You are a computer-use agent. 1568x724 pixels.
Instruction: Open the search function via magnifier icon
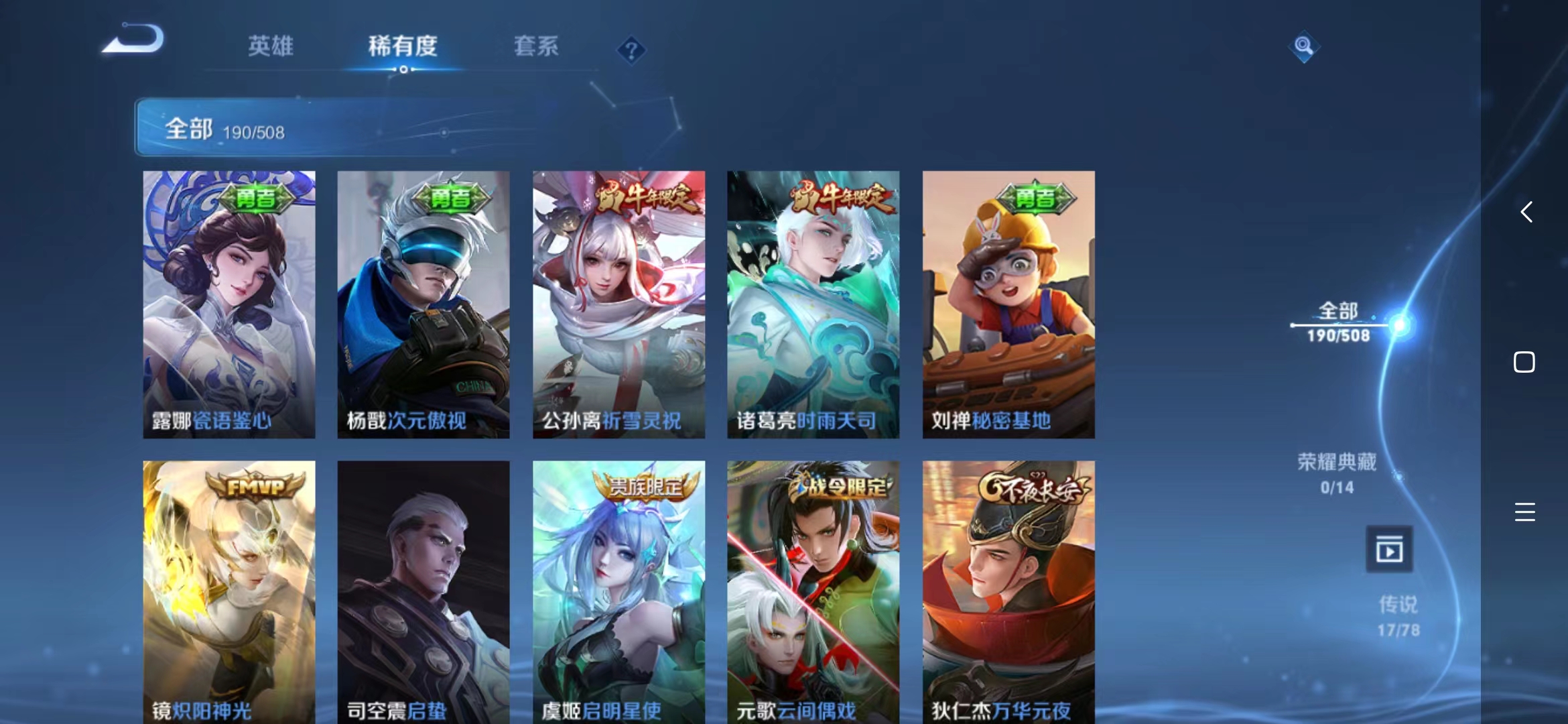point(1303,47)
